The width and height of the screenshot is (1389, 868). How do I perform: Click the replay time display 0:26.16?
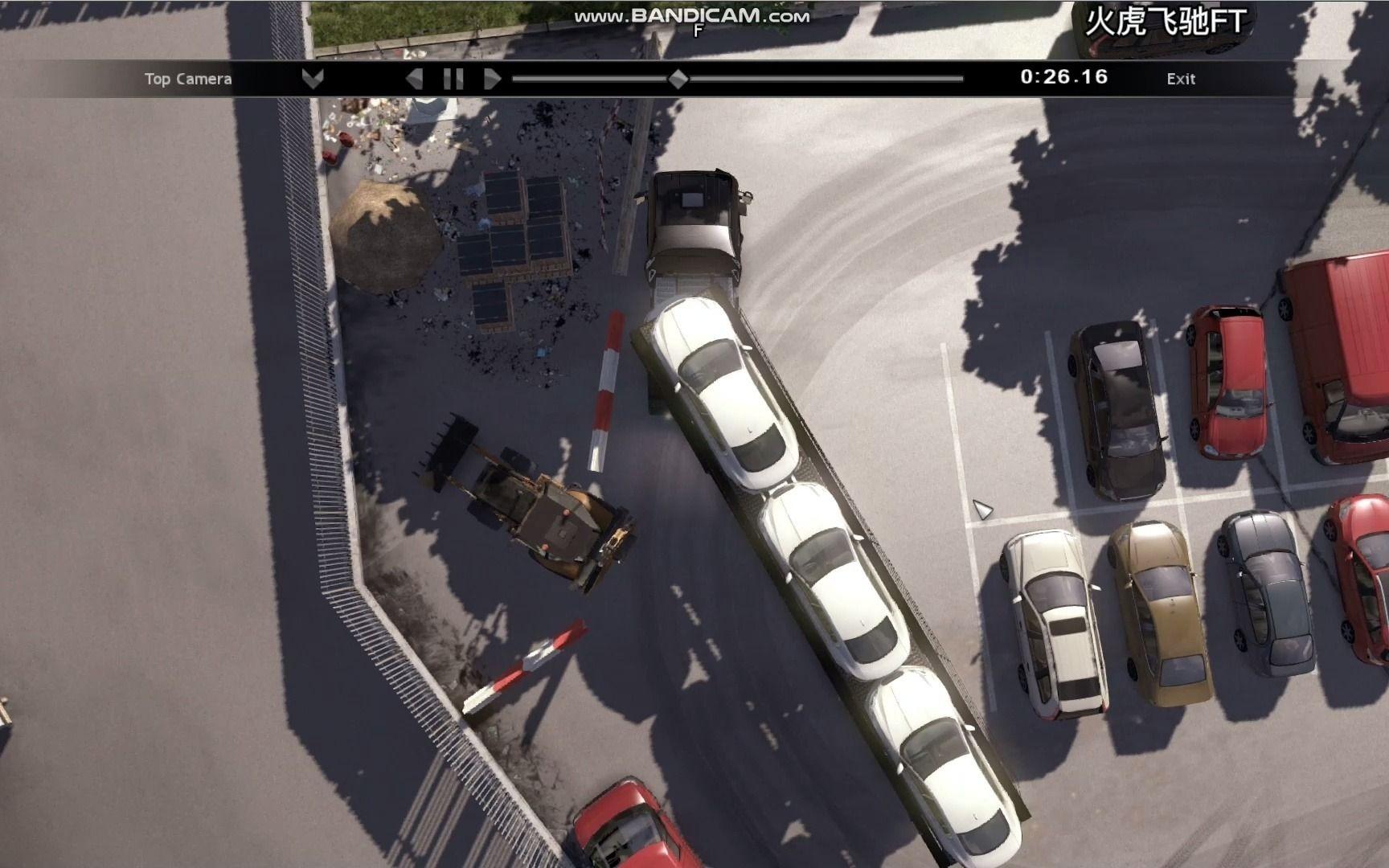pyautogui.click(x=1062, y=78)
